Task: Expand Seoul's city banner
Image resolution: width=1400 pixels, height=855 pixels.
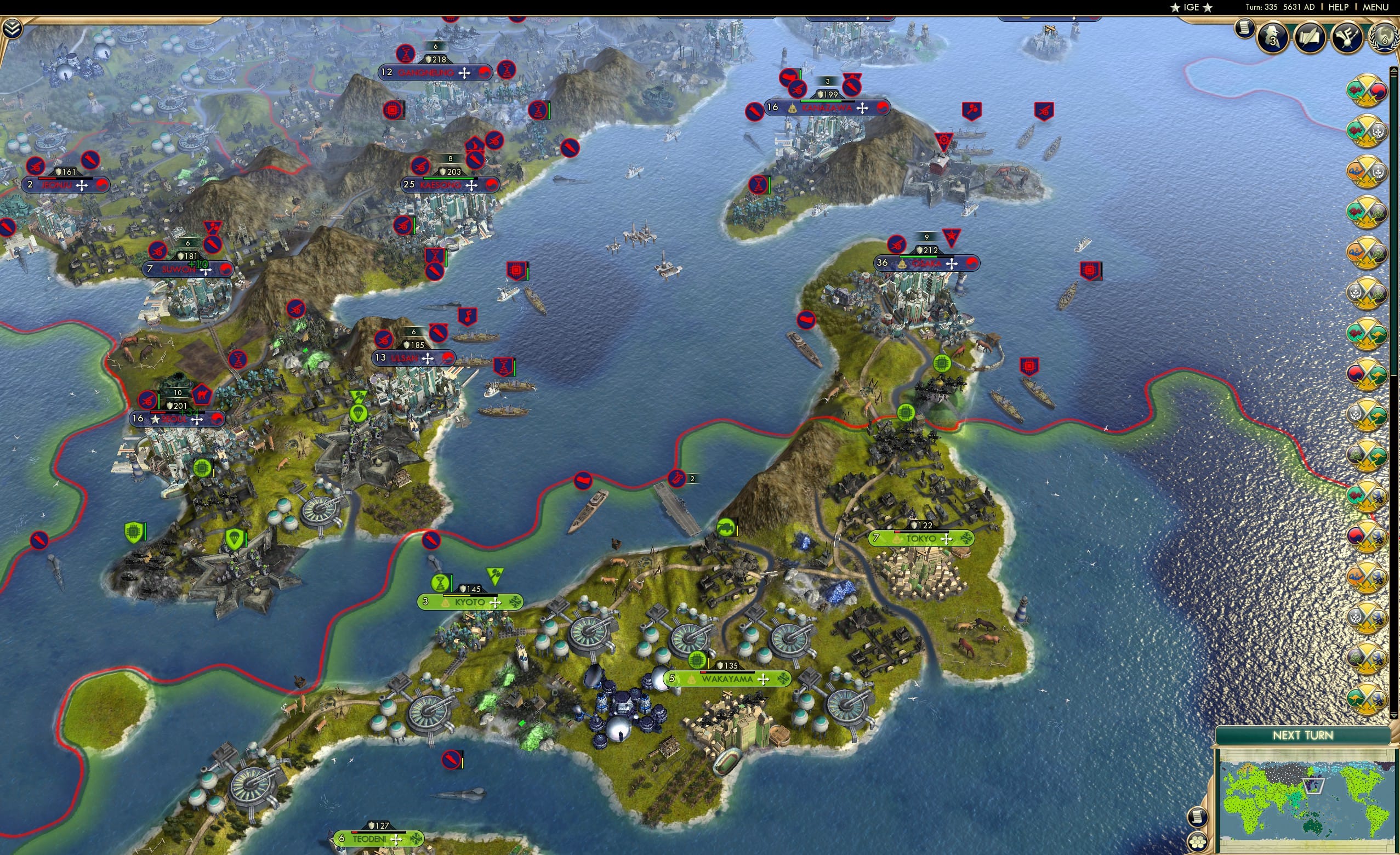Action: (176, 419)
